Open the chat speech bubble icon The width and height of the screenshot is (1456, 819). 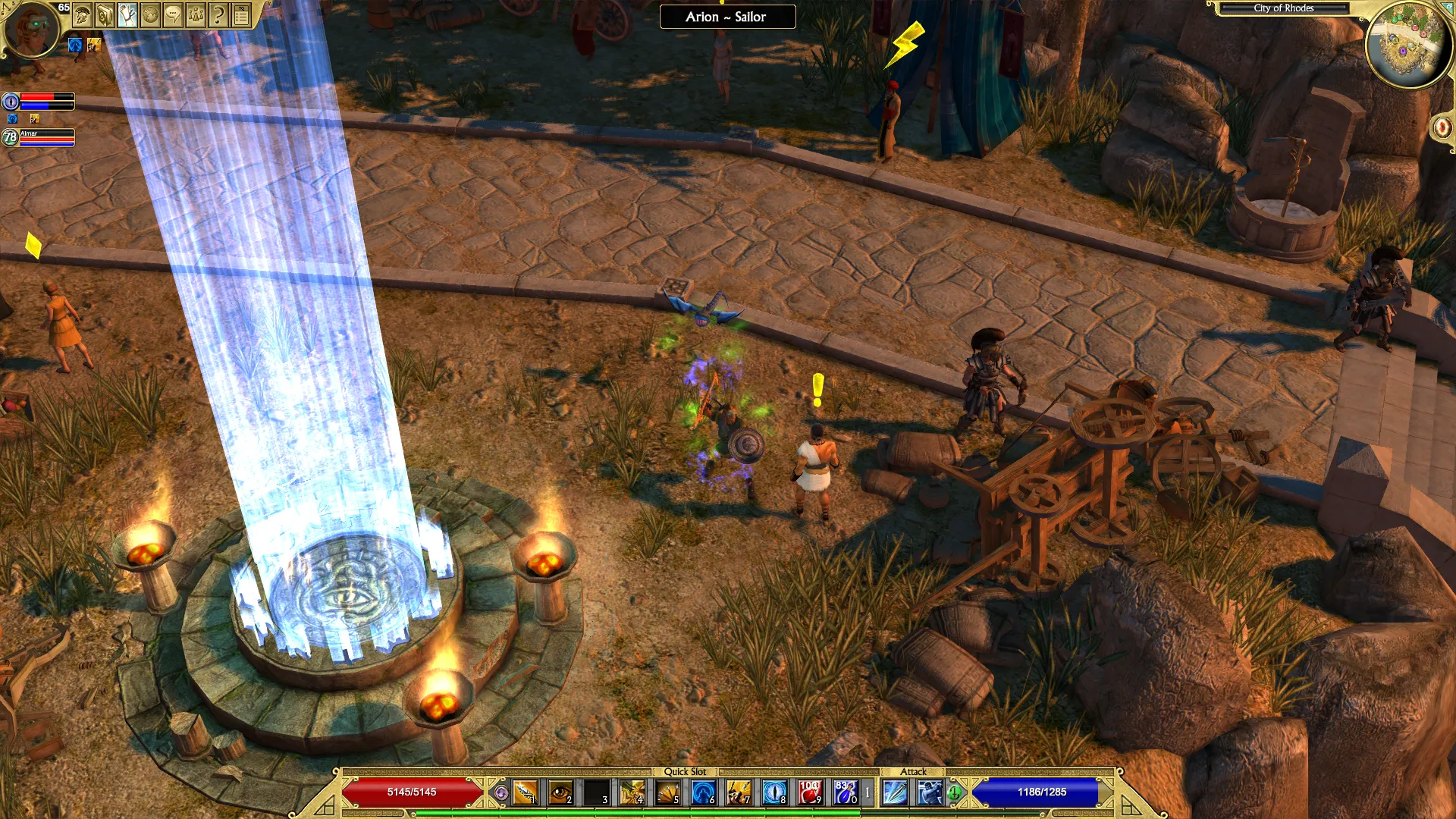pos(174,14)
